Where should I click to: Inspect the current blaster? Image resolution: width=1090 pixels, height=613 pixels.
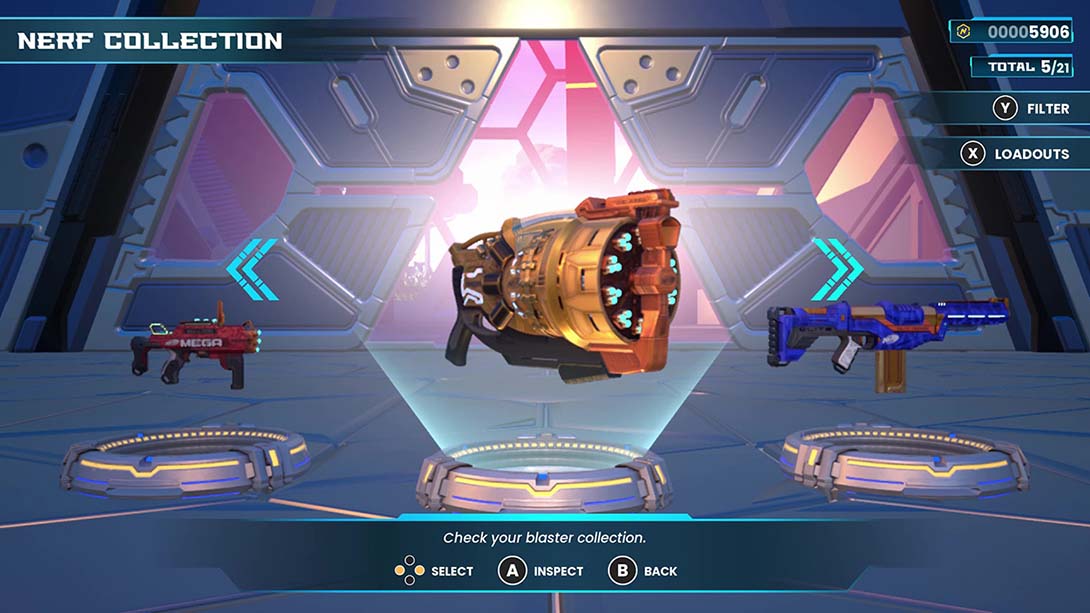coord(541,571)
